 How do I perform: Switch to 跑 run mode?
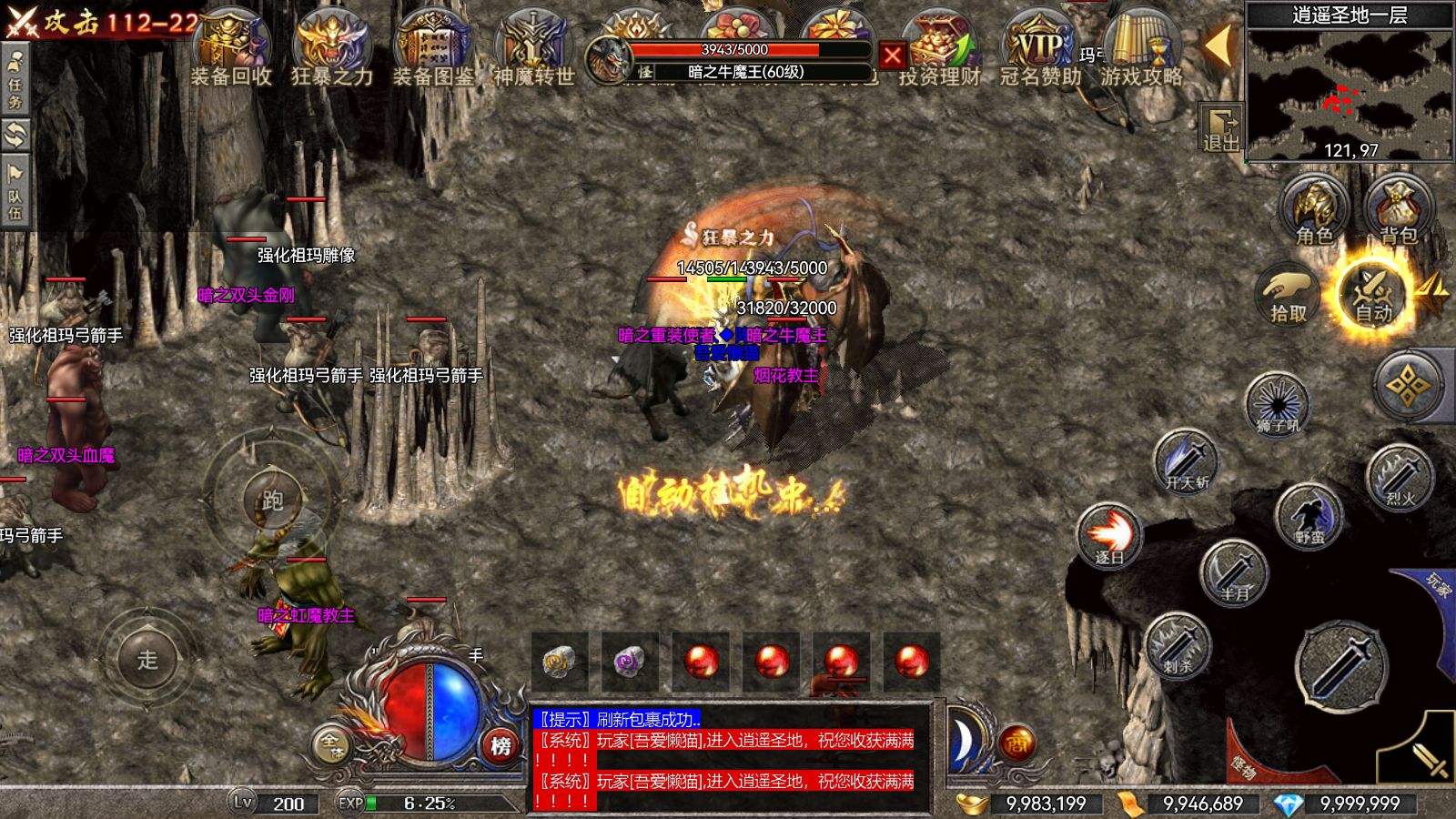(272, 499)
